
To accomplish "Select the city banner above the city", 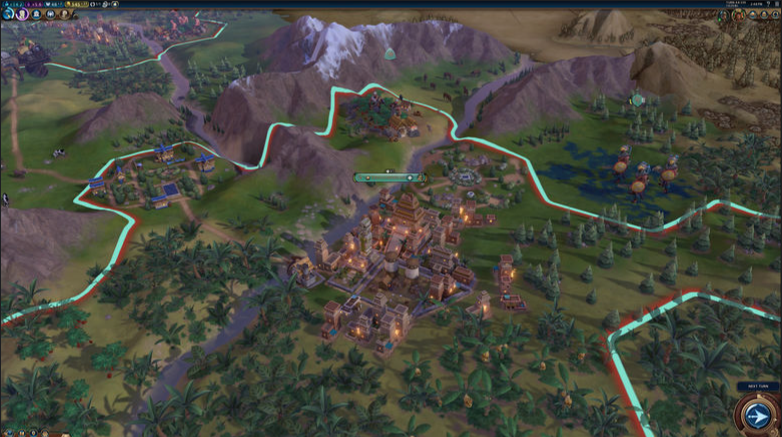I will 389,178.
